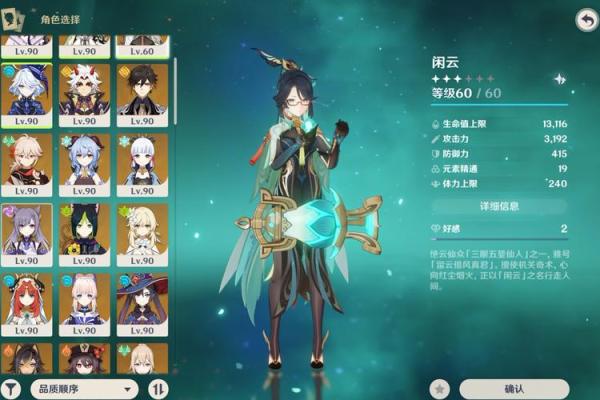The image size is (600, 400).
Task: Select the blonde Traveler portrait
Action: (142, 234)
